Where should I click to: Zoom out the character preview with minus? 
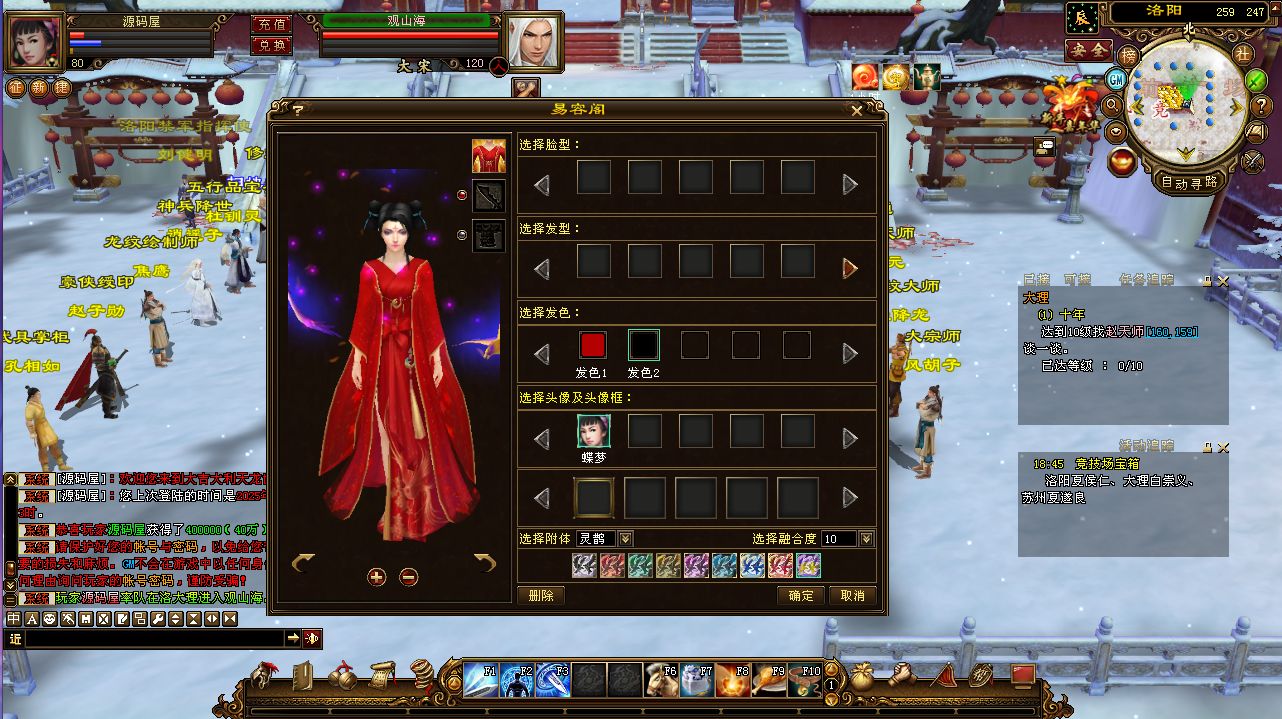click(408, 576)
